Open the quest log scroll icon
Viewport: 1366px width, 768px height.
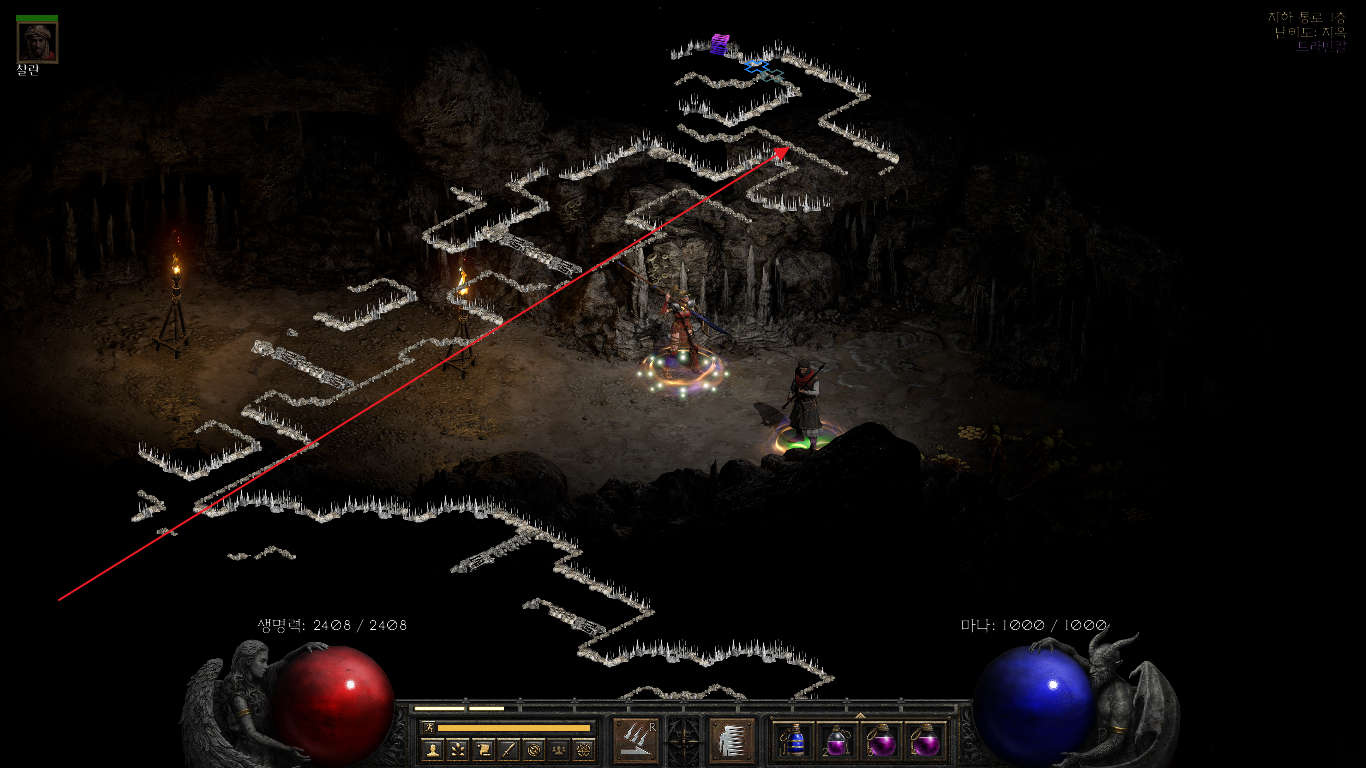tap(483, 749)
